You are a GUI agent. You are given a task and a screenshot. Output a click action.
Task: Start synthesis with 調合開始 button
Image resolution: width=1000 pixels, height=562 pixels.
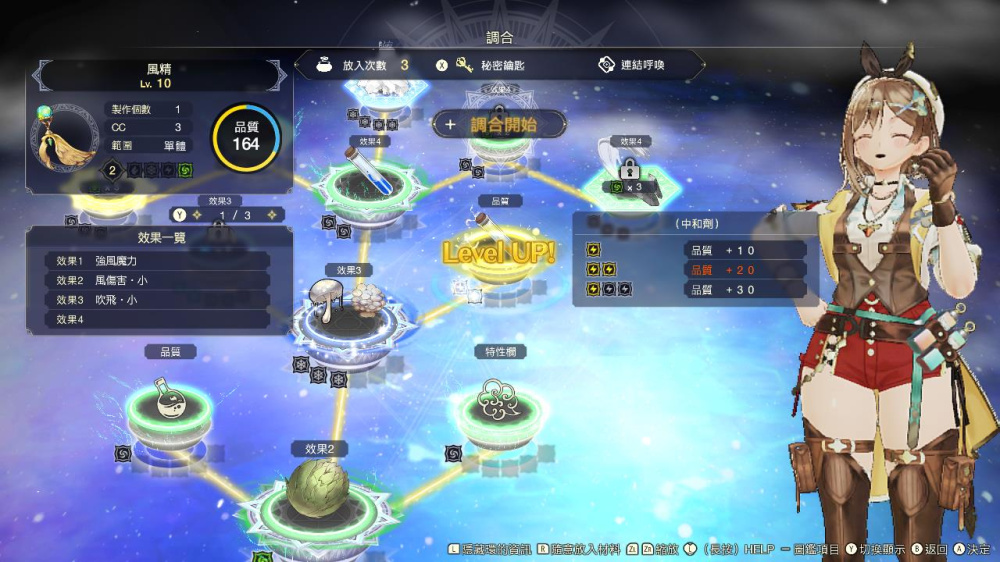coord(500,125)
